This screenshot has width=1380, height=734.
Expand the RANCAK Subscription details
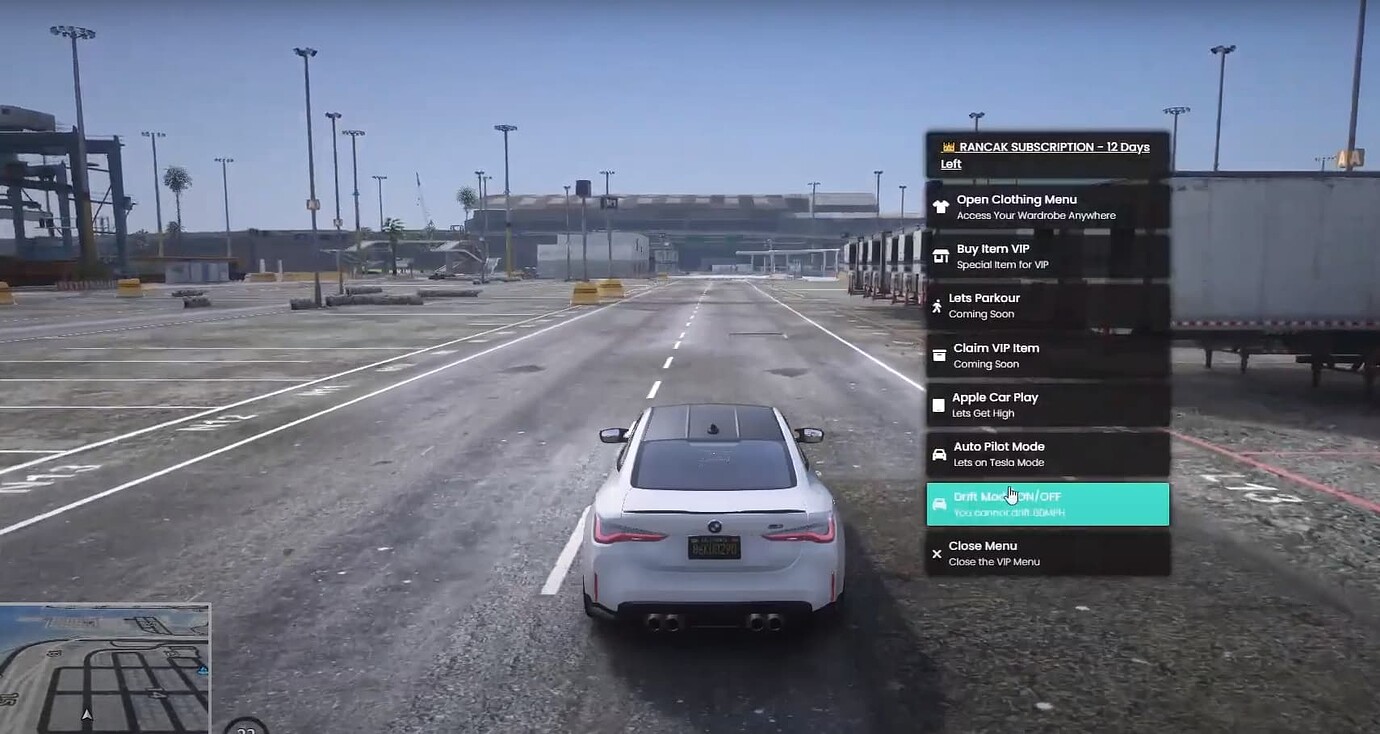coord(1045,154)
